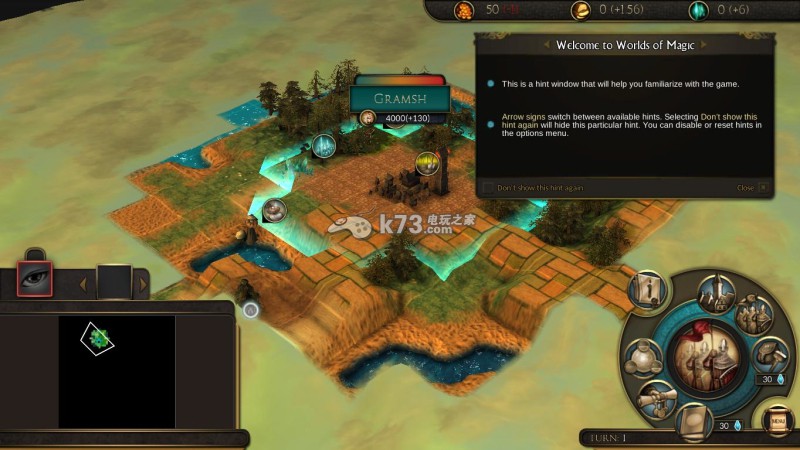Select the yellow unit marker near the city

point(428,162)
